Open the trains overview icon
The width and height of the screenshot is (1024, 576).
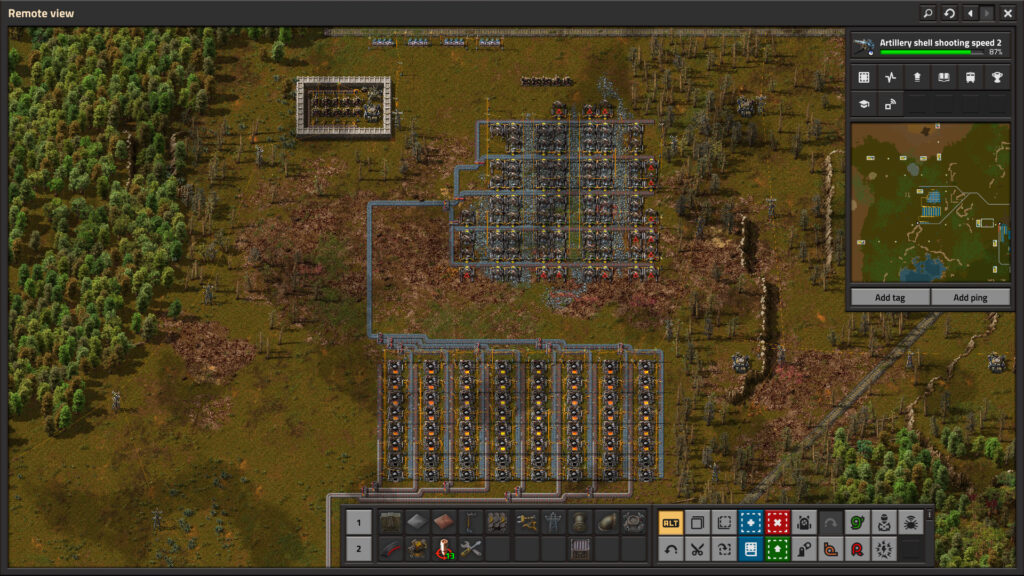click(970, 77)
